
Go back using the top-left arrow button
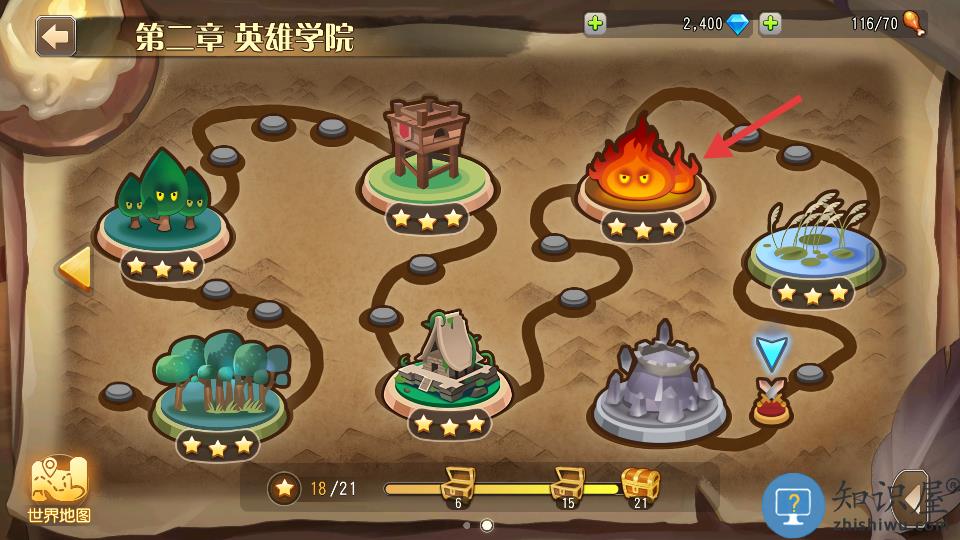[56, 36]
